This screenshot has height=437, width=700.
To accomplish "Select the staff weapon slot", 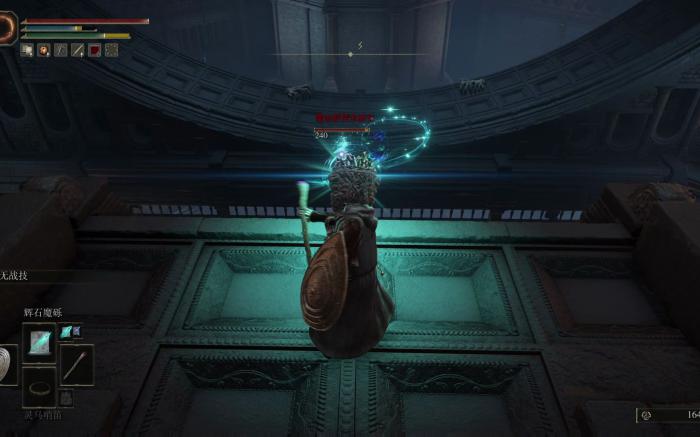I will [x=76, y=362].
